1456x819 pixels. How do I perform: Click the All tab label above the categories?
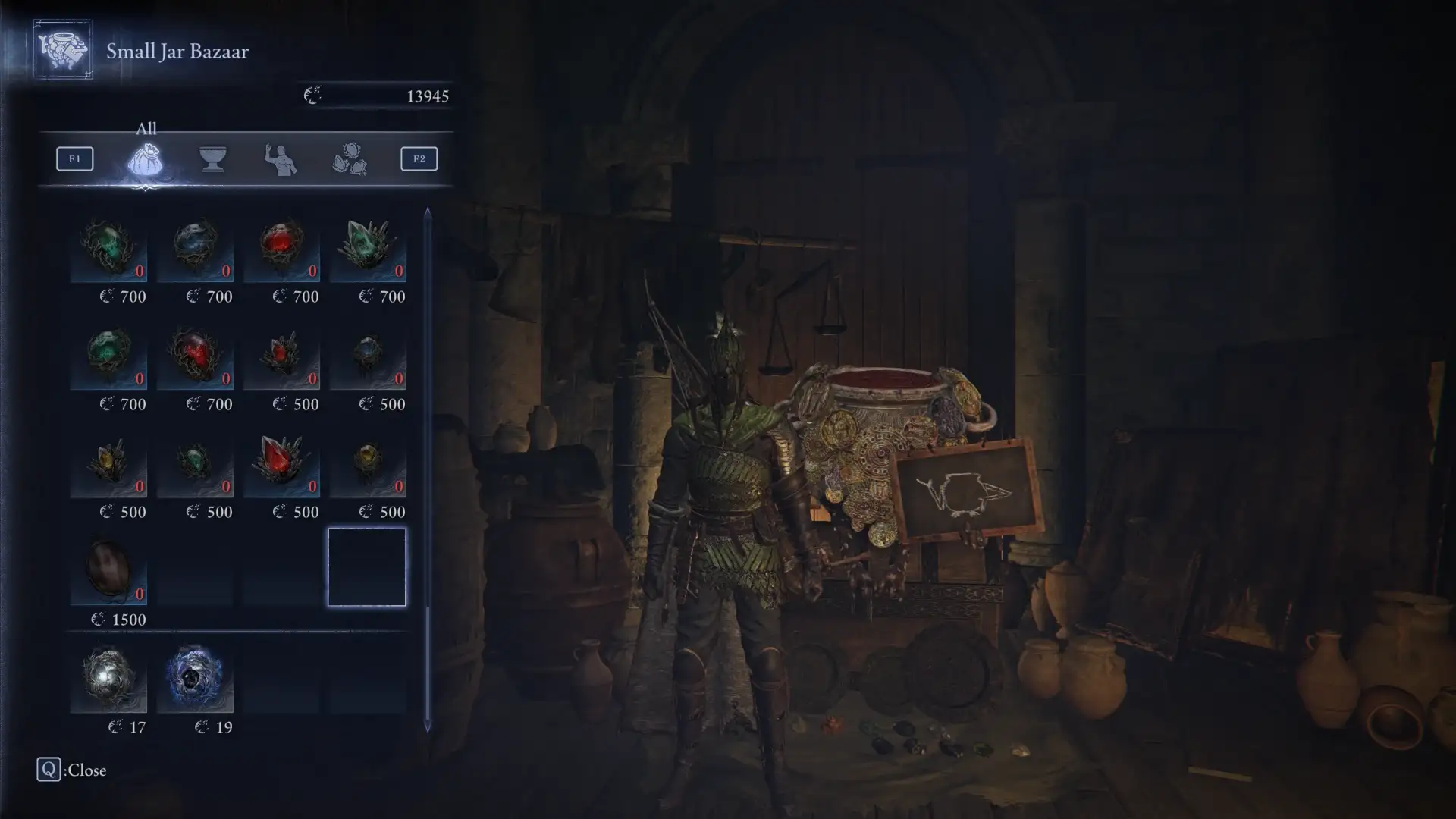coord(146,127)
